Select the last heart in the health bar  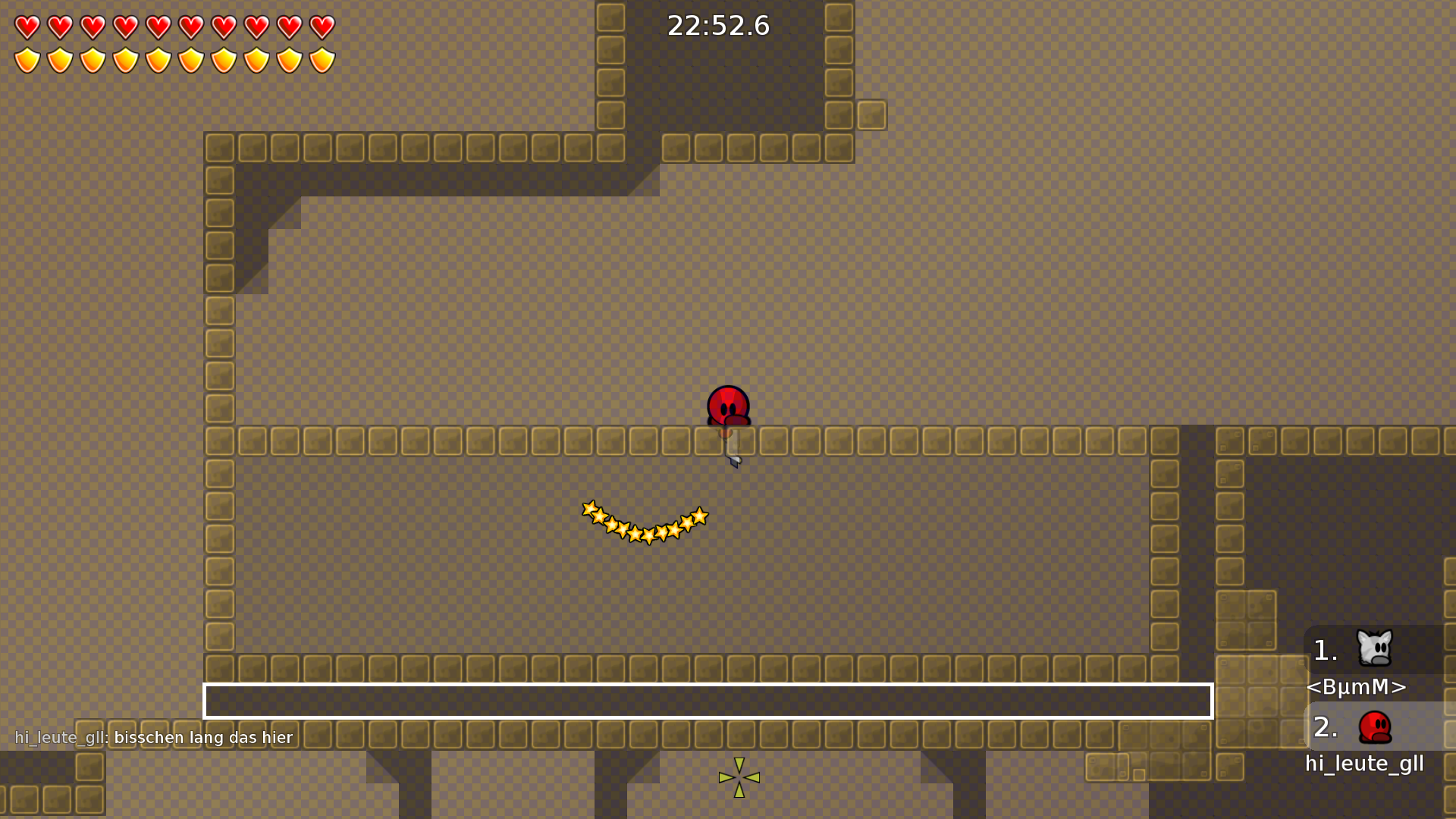point(321,26)
